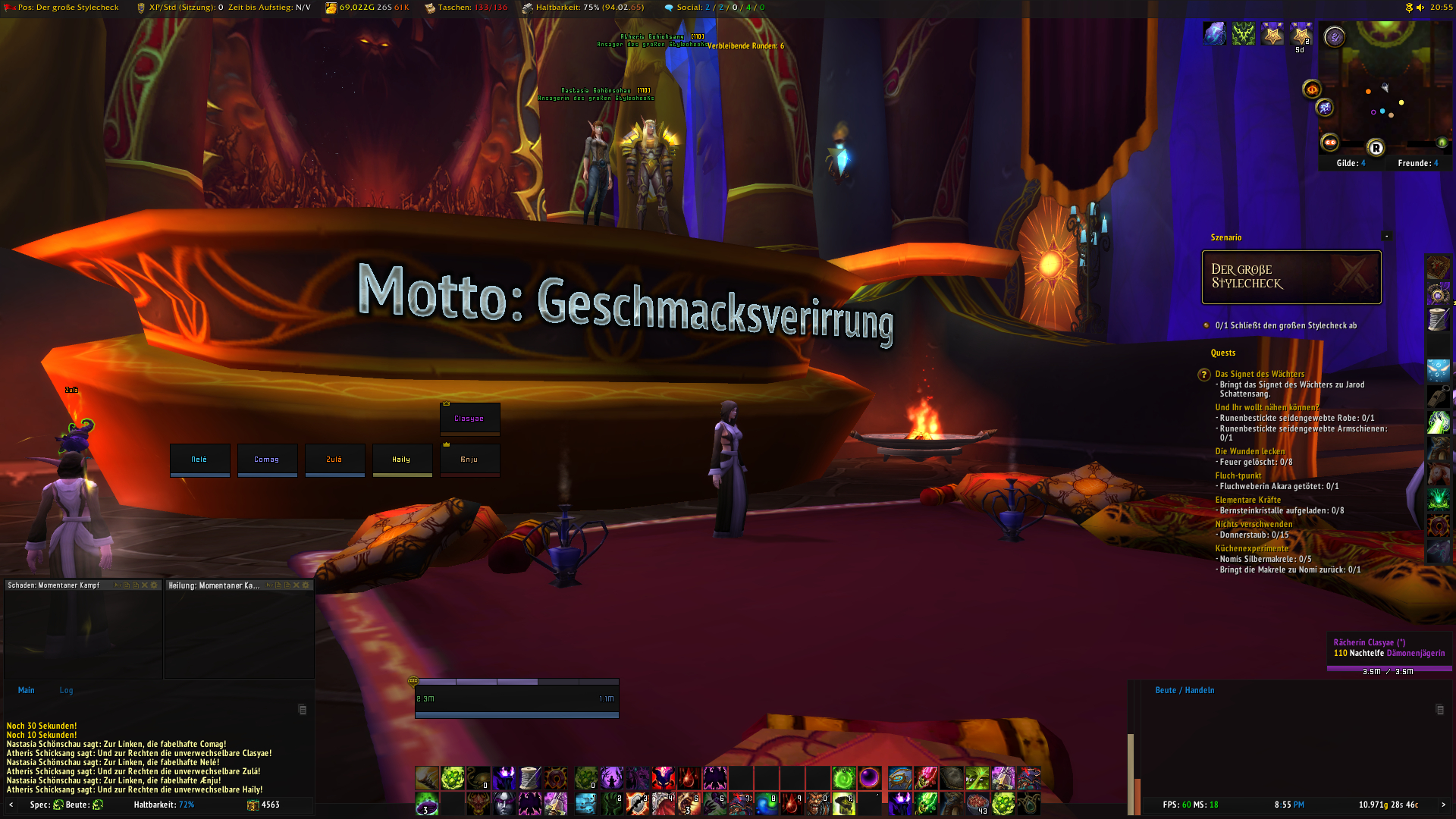
Task: Select the Nelé party frame
Action: [199, 460]
